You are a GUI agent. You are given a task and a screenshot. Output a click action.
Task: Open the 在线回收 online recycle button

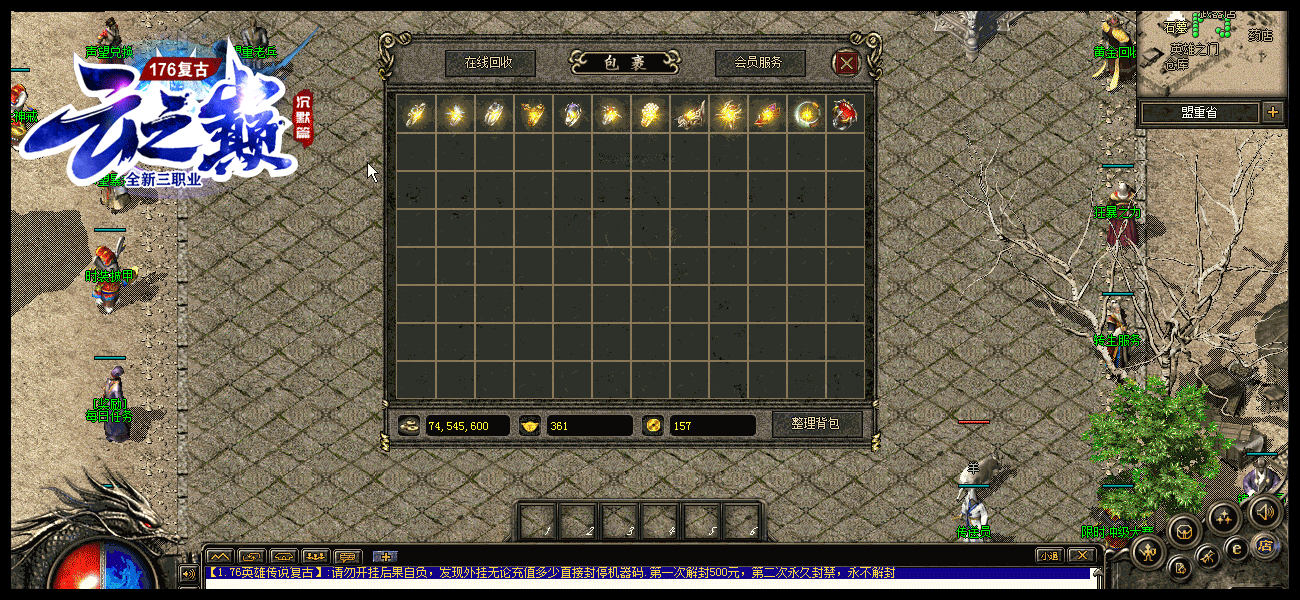(x=489, y=63)
